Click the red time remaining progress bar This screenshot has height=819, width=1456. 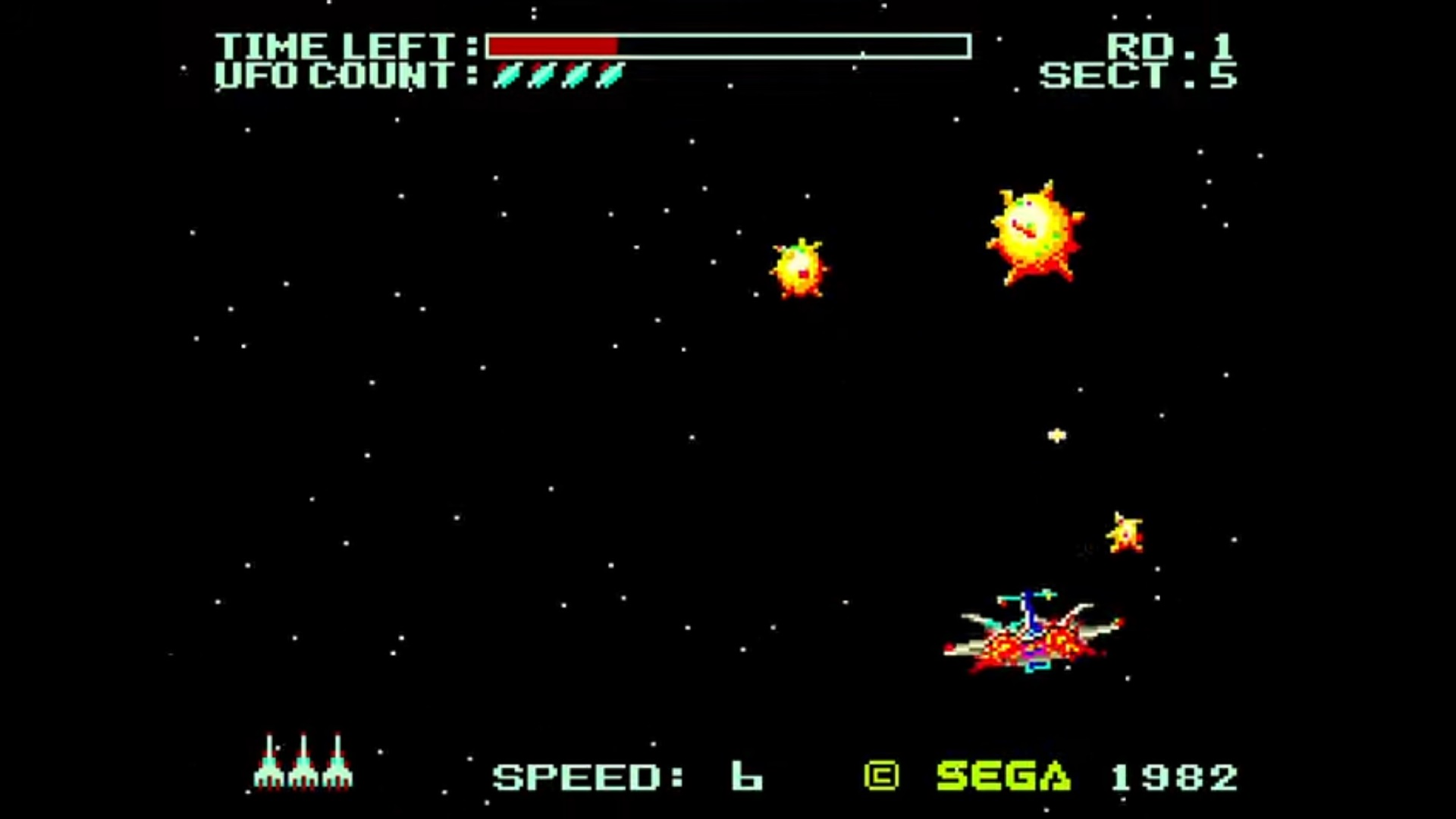pyautogui.click(x=554, y=47)
